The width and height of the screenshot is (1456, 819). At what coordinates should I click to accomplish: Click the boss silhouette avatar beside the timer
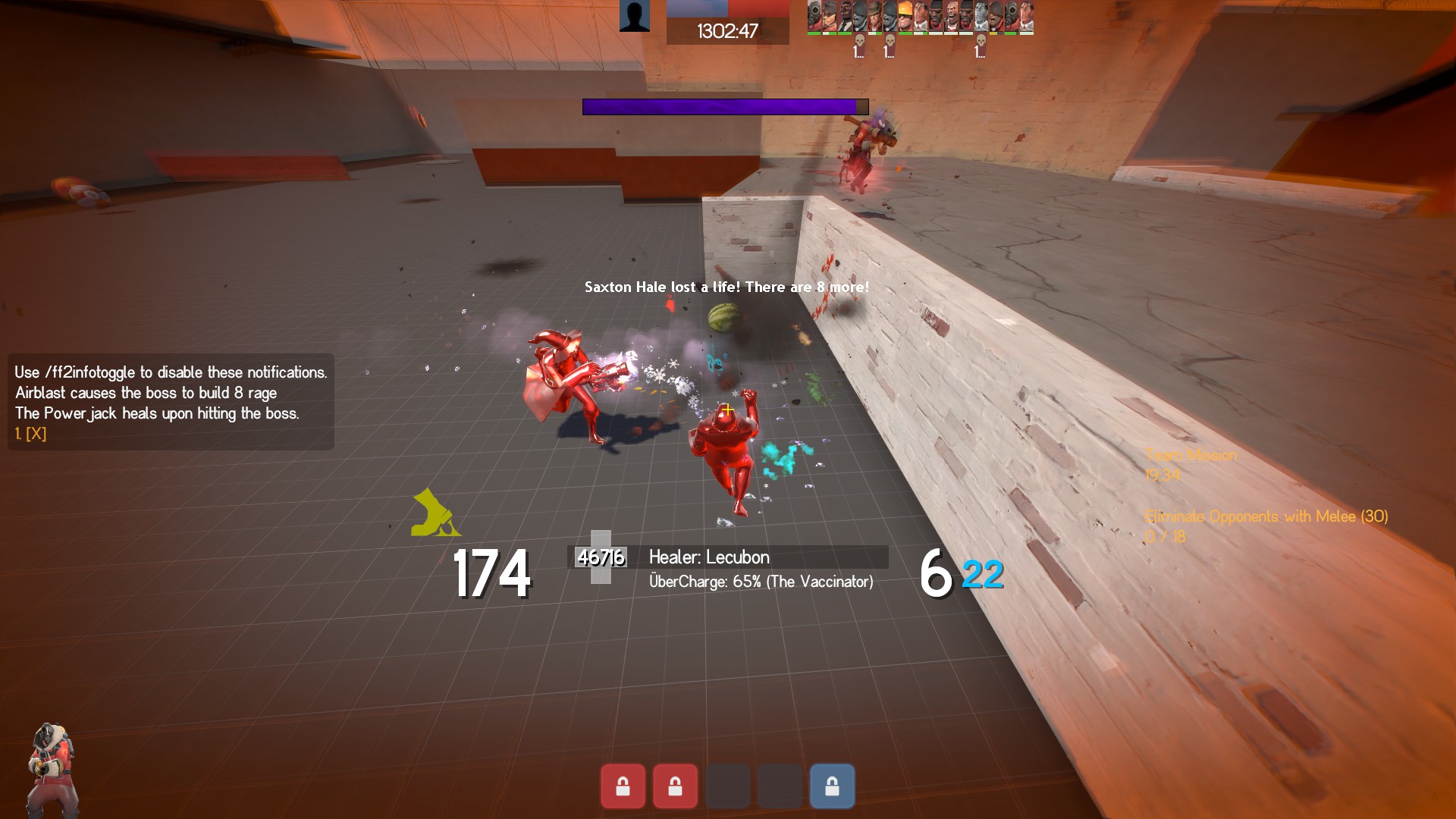pos(634,16)
